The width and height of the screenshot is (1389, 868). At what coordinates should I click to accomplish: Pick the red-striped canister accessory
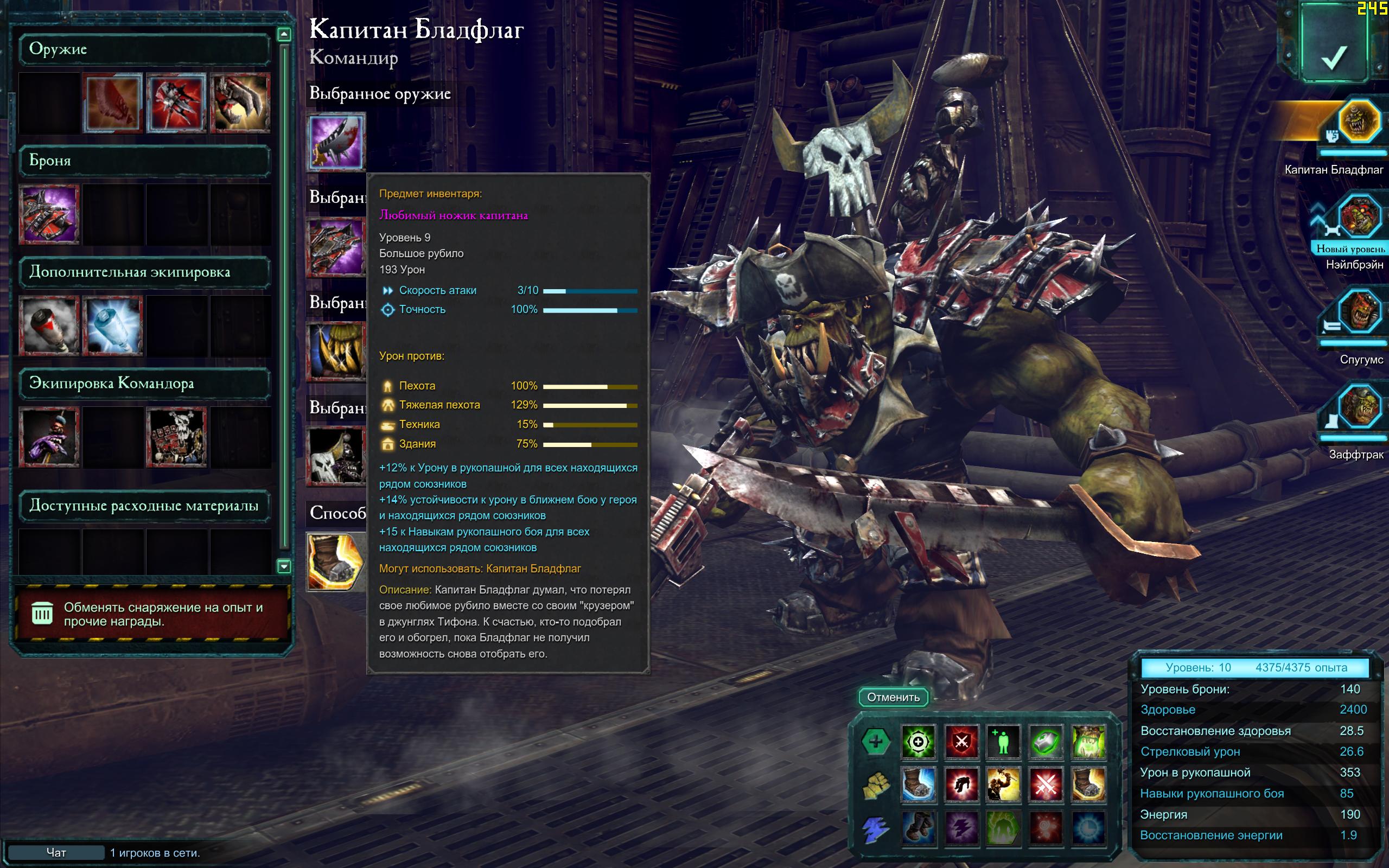(x=49, y=325)
